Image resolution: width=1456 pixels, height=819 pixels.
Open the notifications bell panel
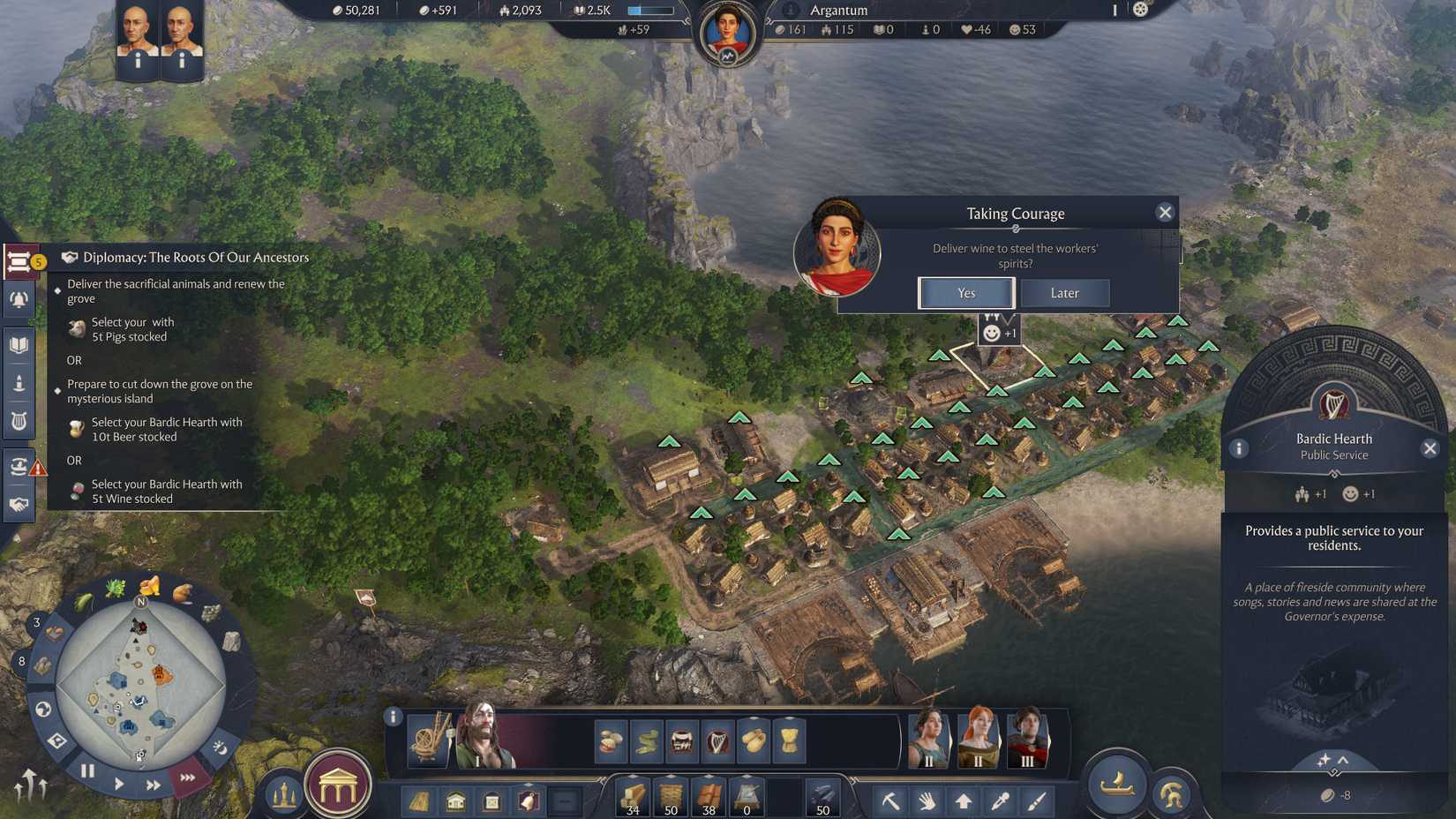point(19,299)
